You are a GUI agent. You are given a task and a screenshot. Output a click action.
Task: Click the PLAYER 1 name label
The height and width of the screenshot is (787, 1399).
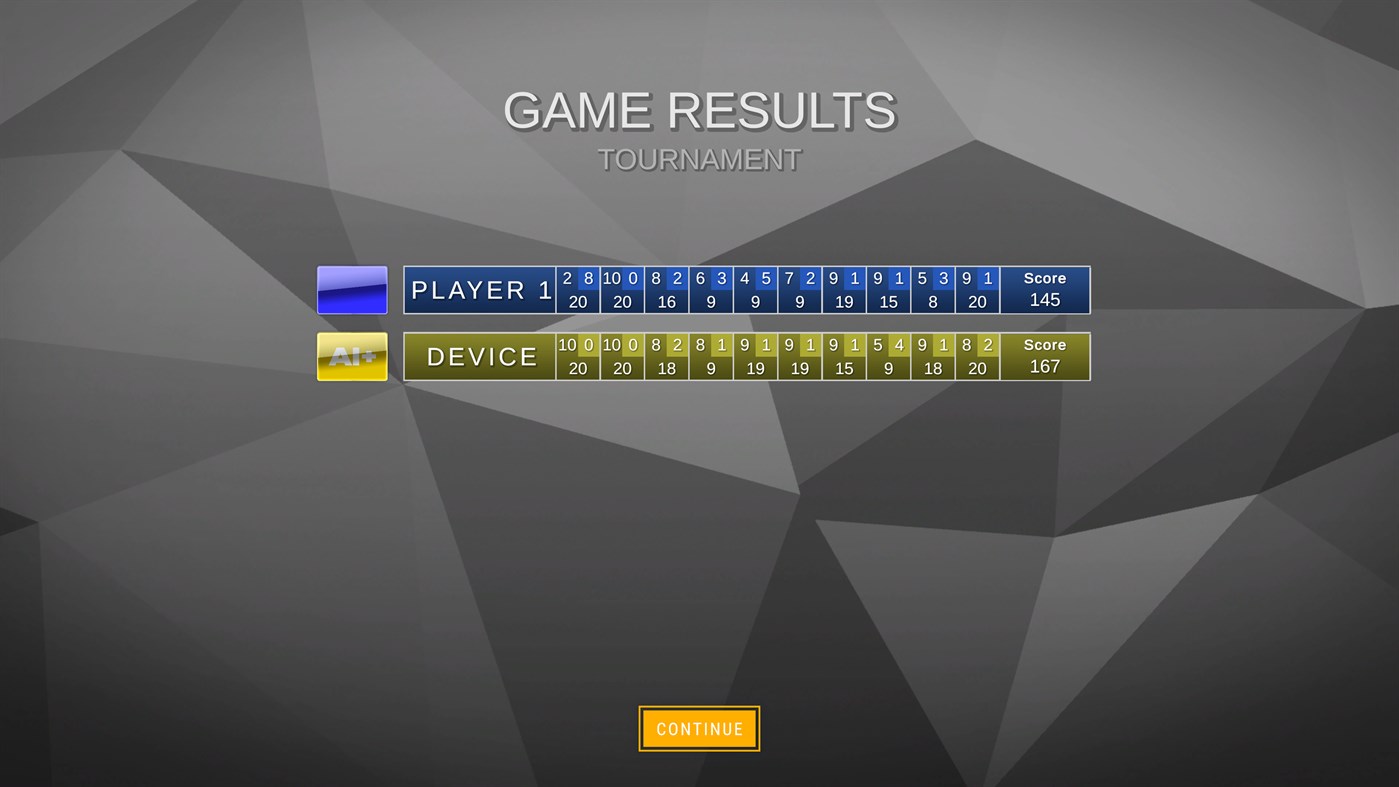pyautogui.click(x=479, y=290)
